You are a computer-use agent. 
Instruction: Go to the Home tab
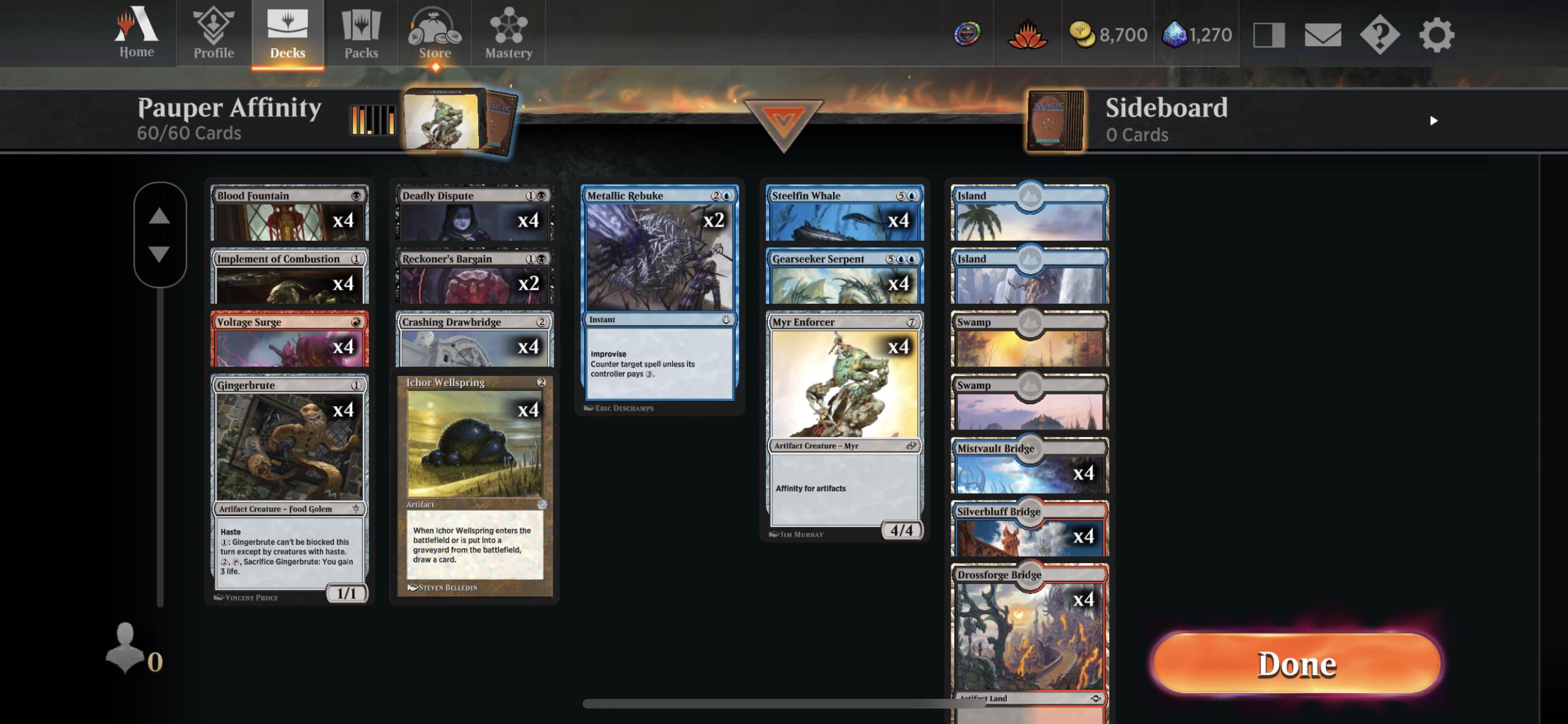pos(136,33)
